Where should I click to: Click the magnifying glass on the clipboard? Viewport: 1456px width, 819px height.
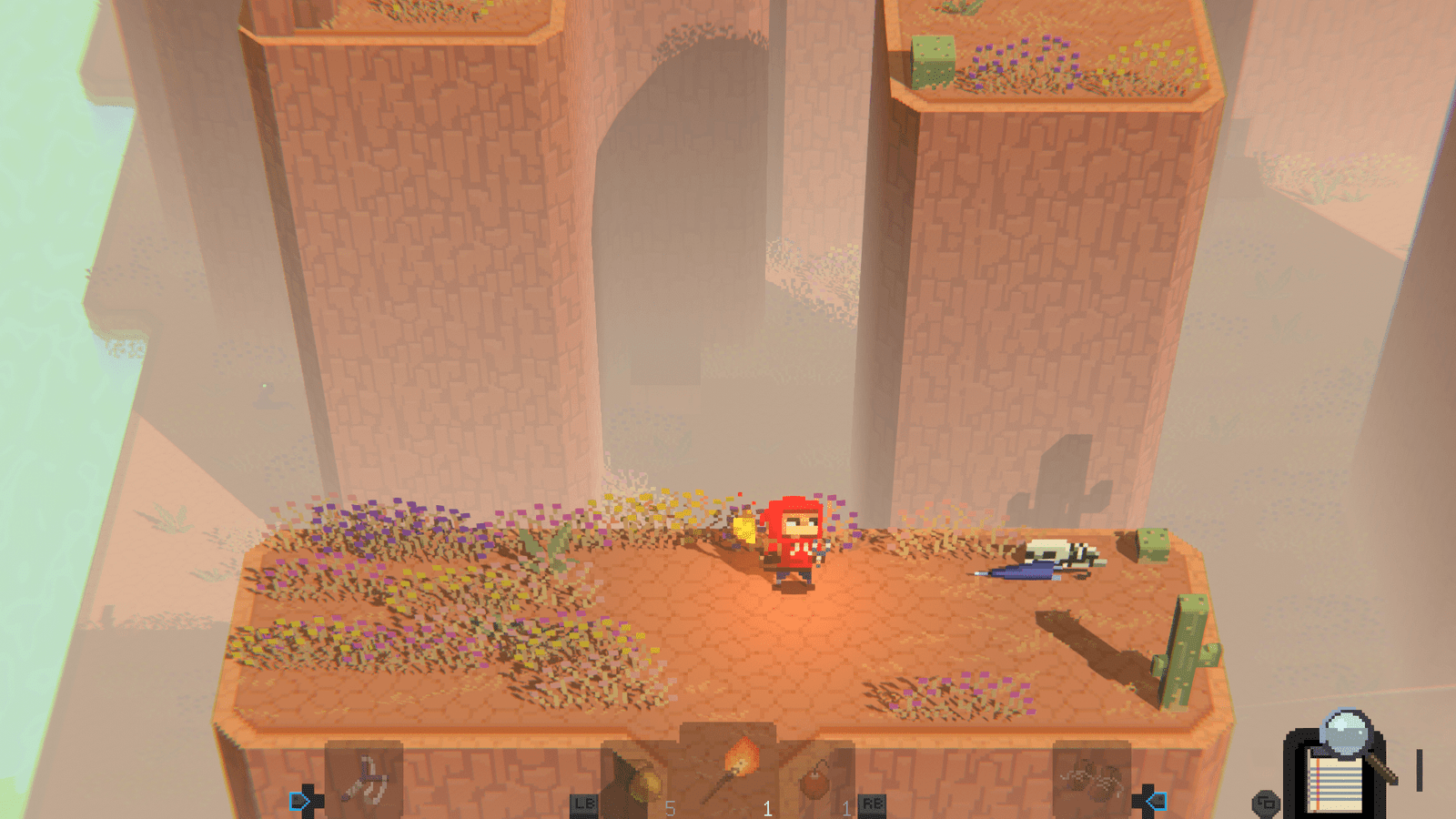[x=1345, y=733]
